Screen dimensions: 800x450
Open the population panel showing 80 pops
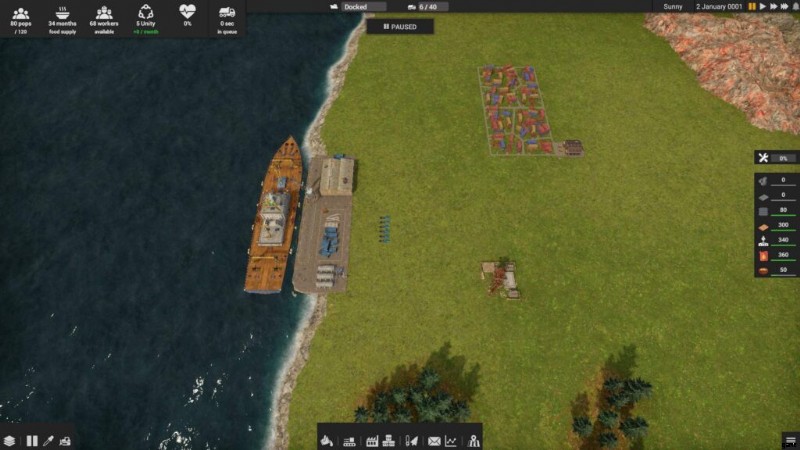(21, 17)
